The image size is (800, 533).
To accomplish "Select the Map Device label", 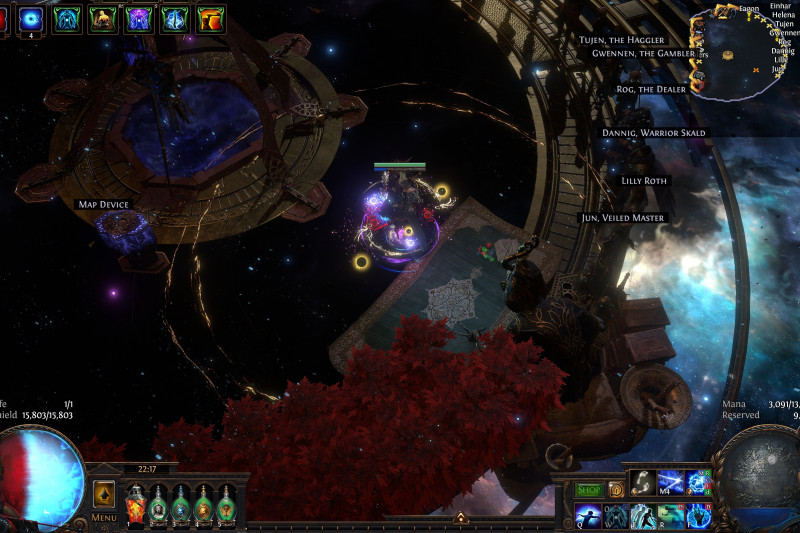I will pos(104,205).
